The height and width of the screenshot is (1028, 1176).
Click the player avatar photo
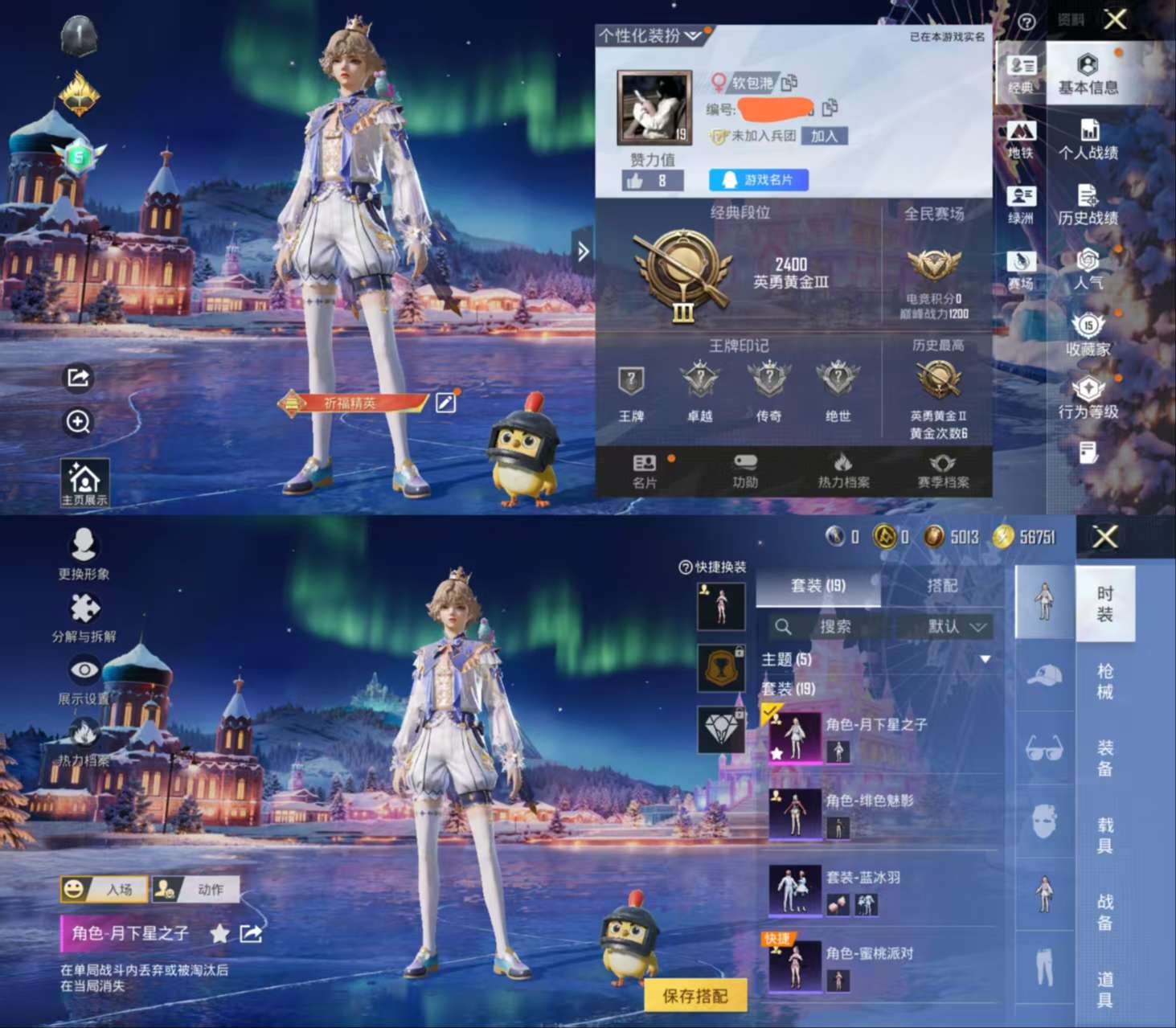[653, 104]
